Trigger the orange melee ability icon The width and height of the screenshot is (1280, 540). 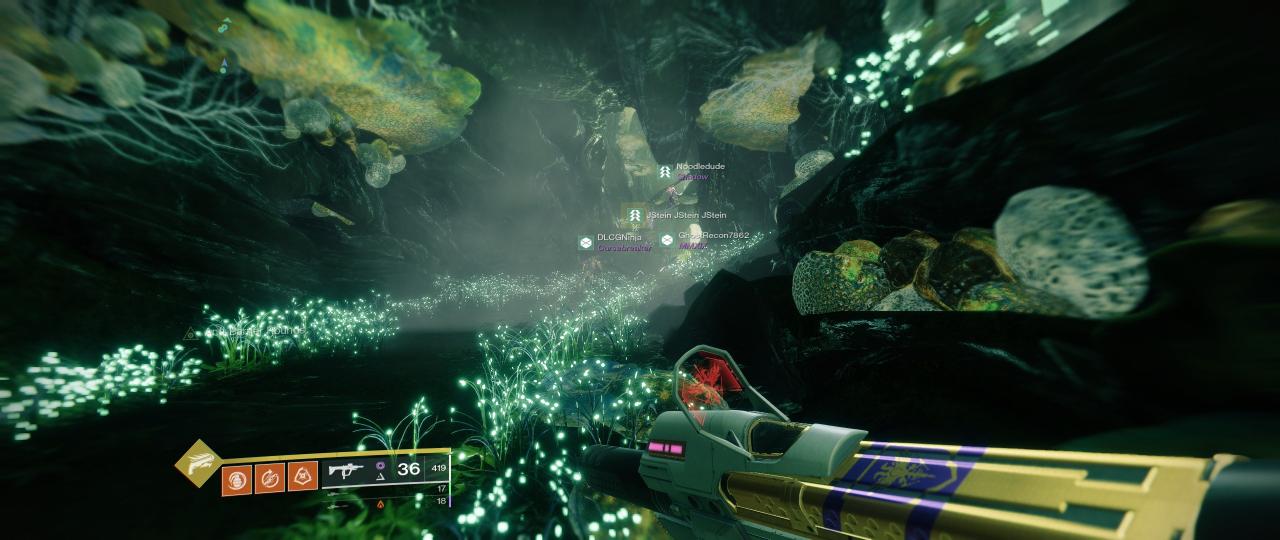270,477
